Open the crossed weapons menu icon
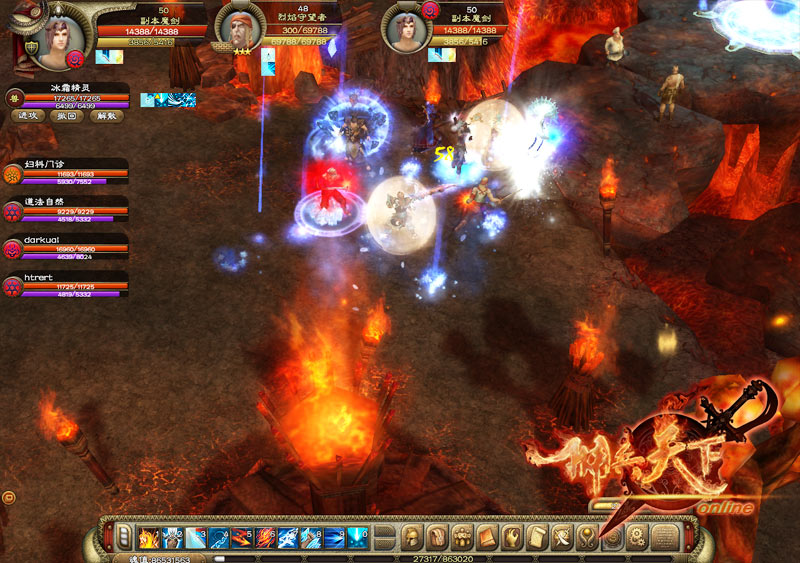Image resolution: width=800 pixels, height=563 pixels. pyautogui.click(x=562, y=537)
